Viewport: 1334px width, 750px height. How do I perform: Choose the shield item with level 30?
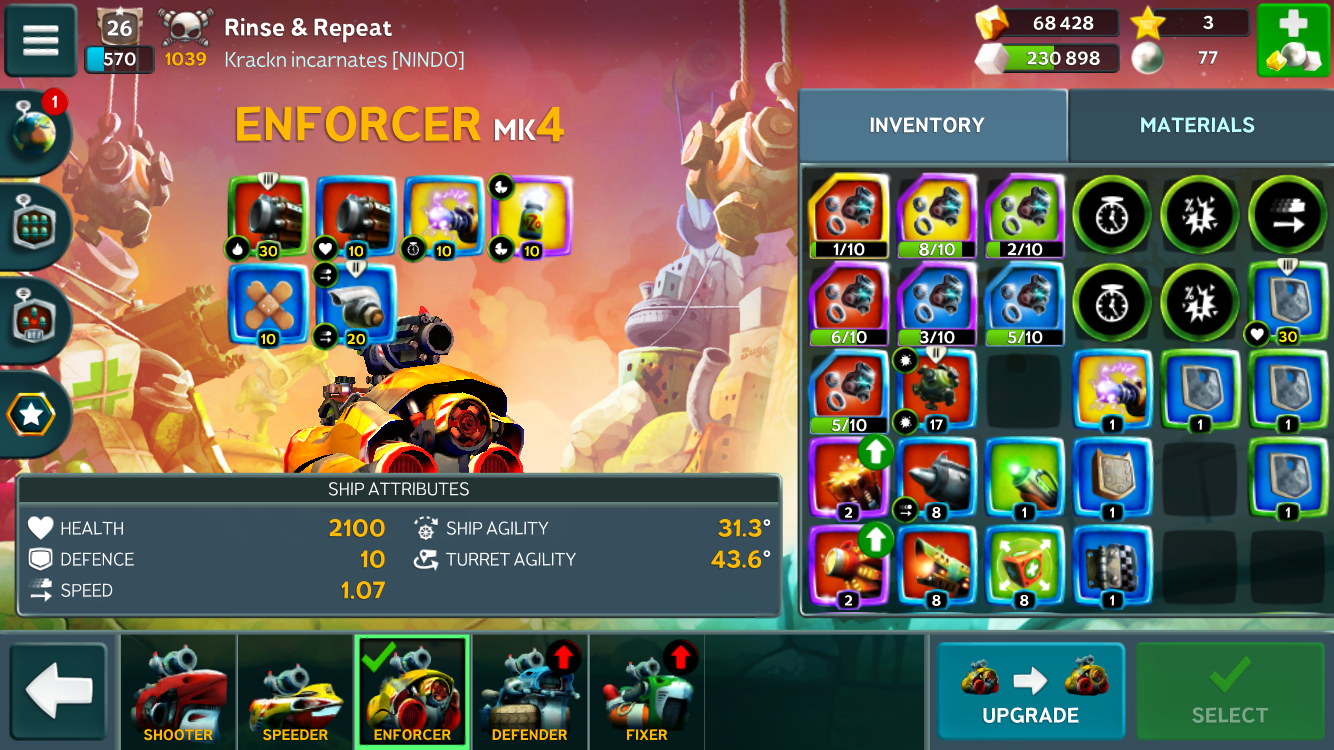tap(1288, 304)
